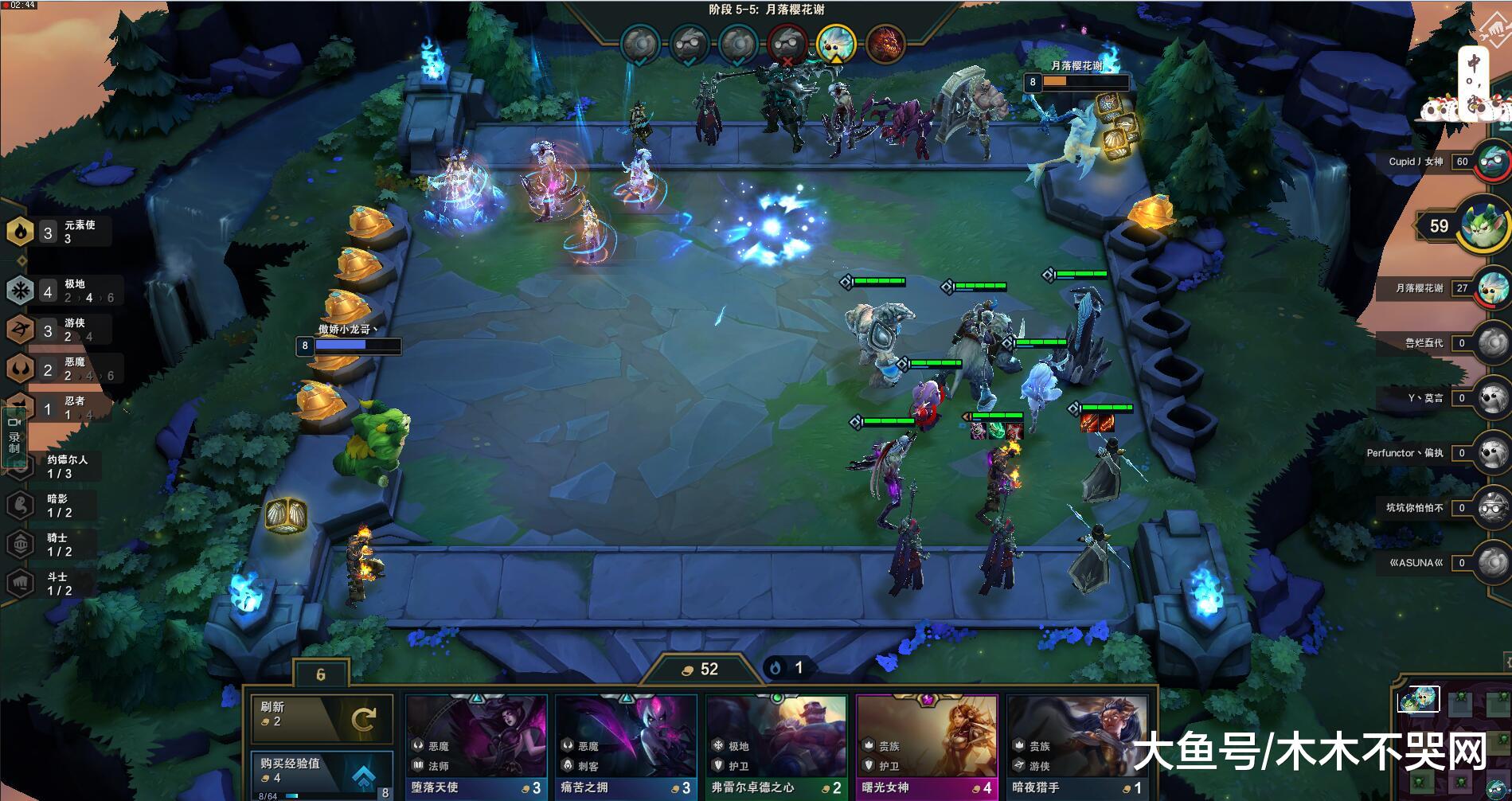1512x801 pixels.
Task: Inspect the 极地 trait entry
Action: coord(60,291)
